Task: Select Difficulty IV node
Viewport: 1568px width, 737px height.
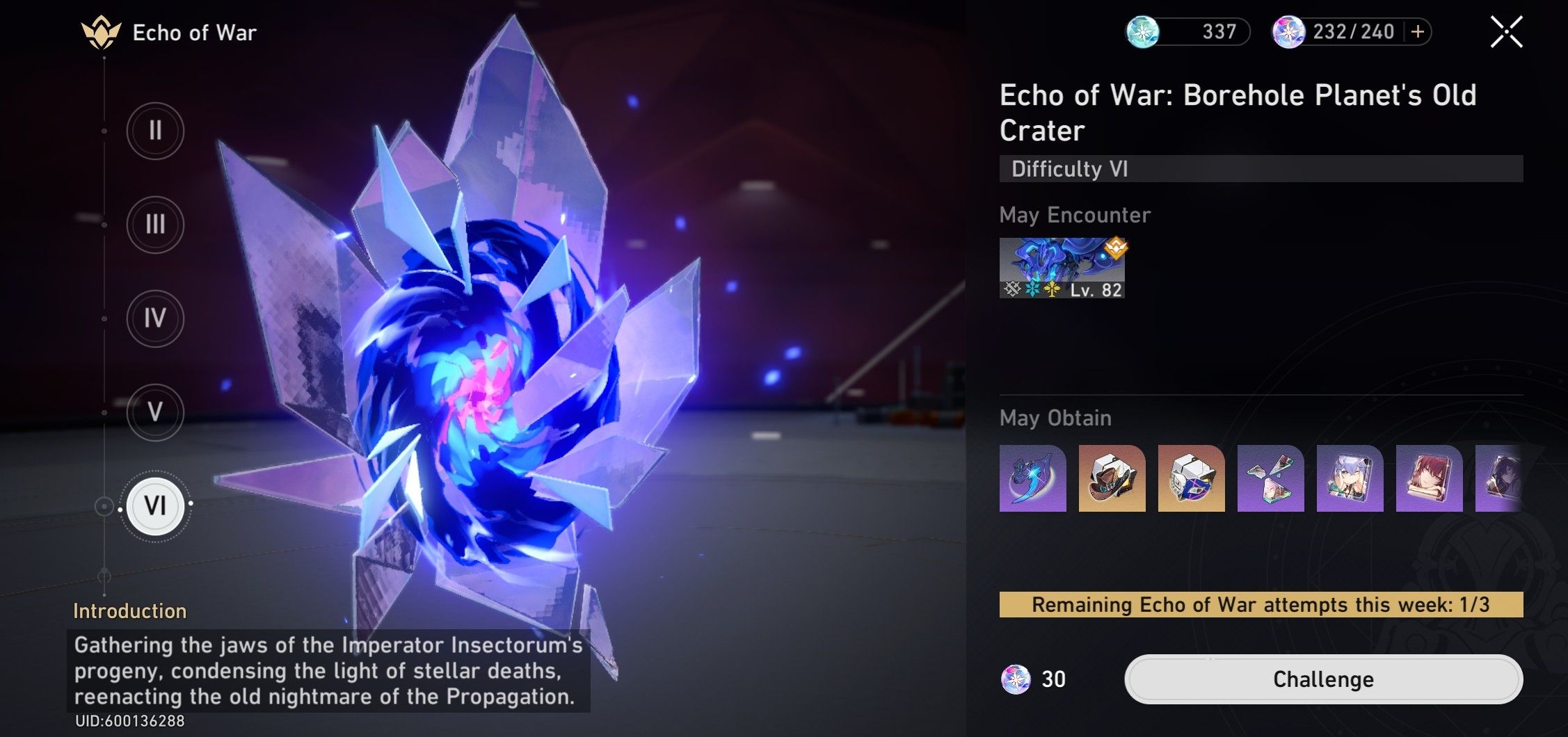Action: [155, 318]
